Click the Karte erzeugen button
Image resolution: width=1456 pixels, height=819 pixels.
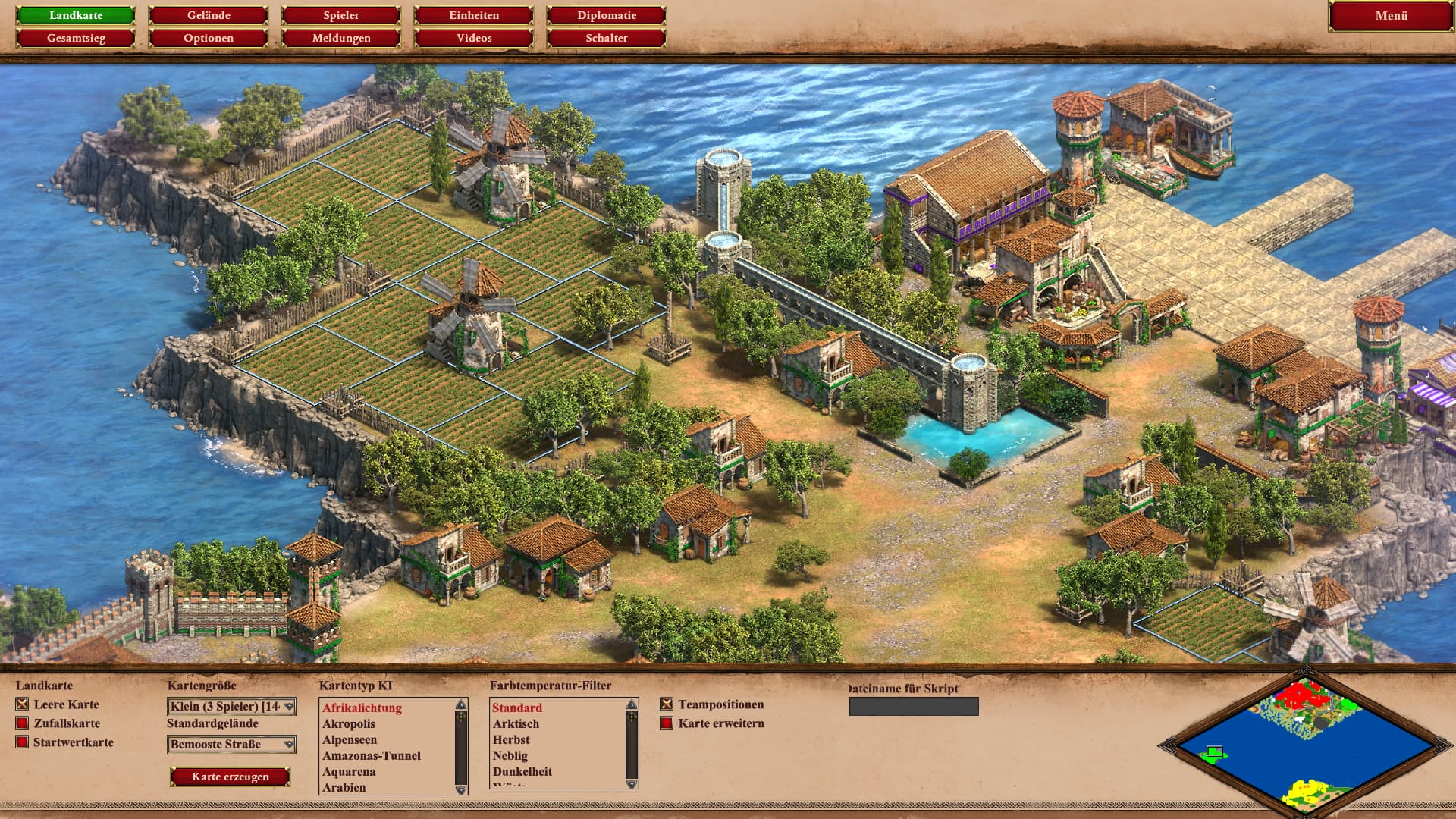tap(231, 777)
